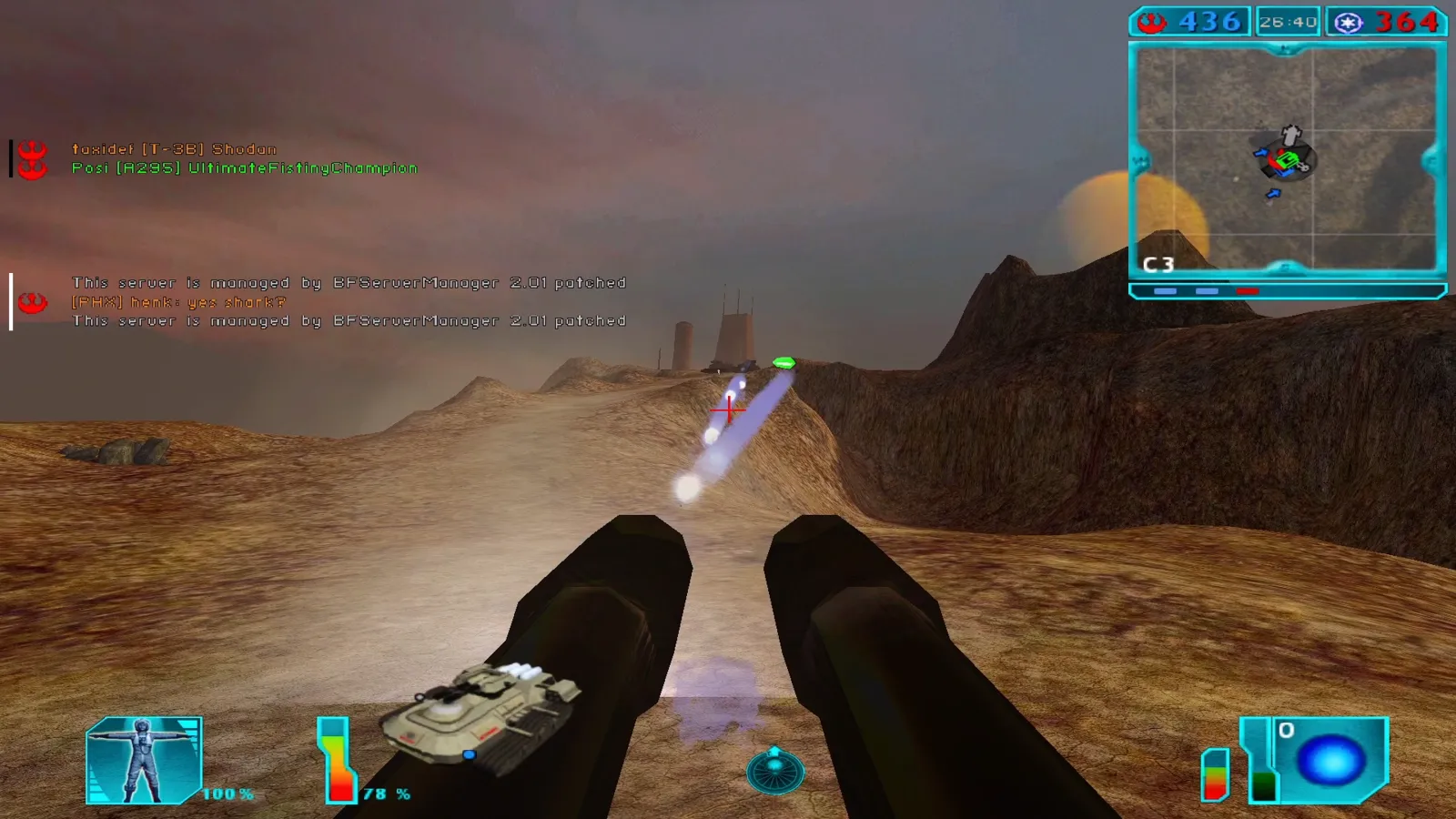
Task: Click the toxidef Shodan kill feed entry
Action: [174, 149]
